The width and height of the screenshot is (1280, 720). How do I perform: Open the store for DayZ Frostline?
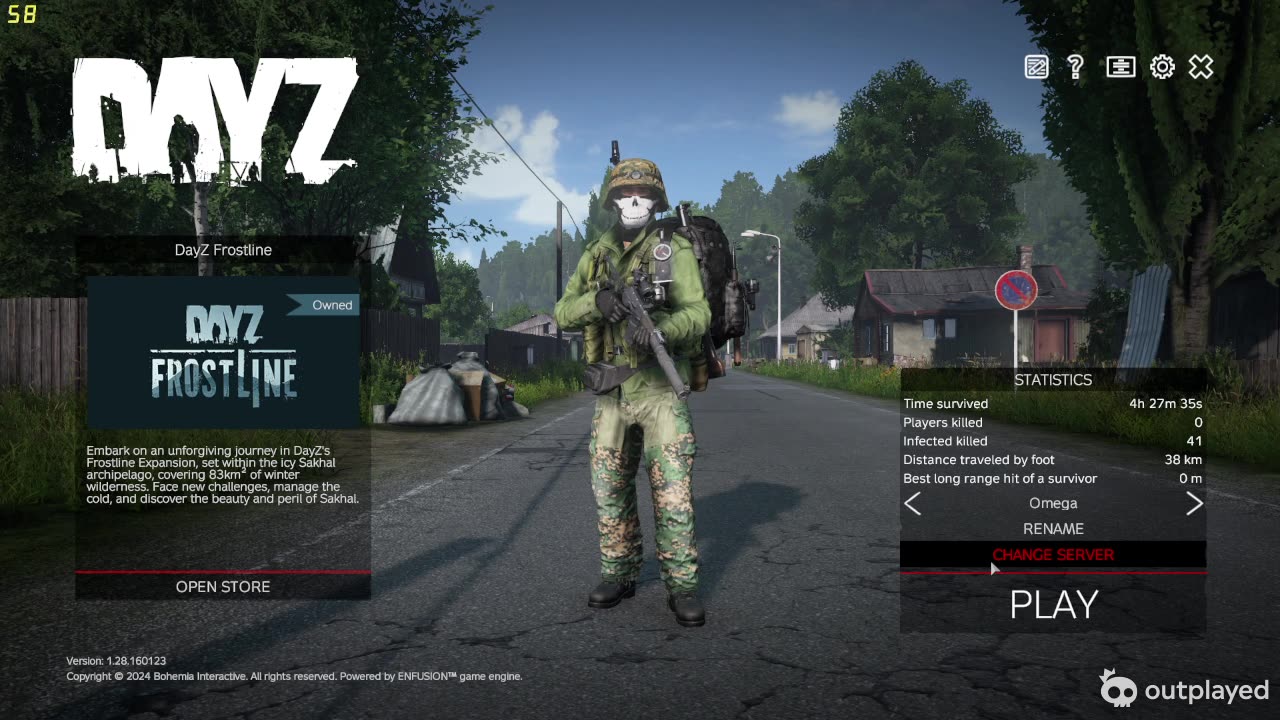[223, 587]
